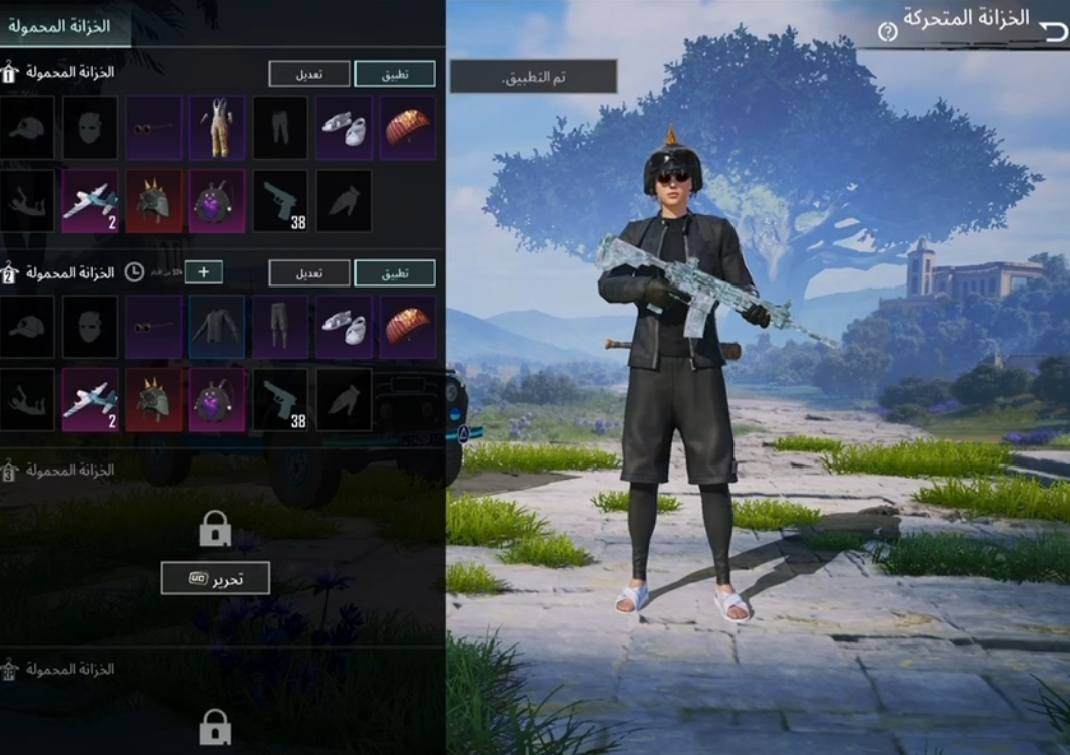This screenshot has width=1070, height=755.
Task: Open the question mark help icon
Action: [887, 32]
